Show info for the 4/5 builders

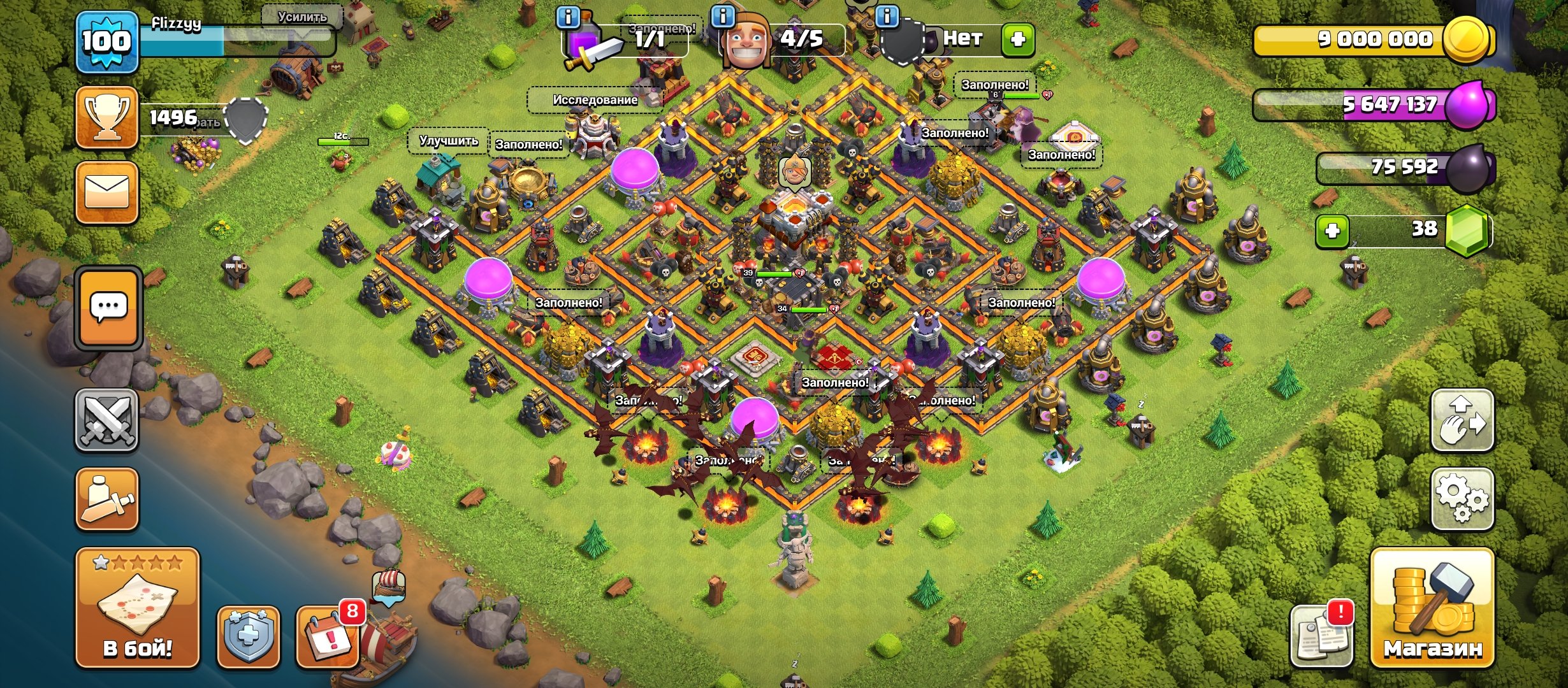click(722, 17)
